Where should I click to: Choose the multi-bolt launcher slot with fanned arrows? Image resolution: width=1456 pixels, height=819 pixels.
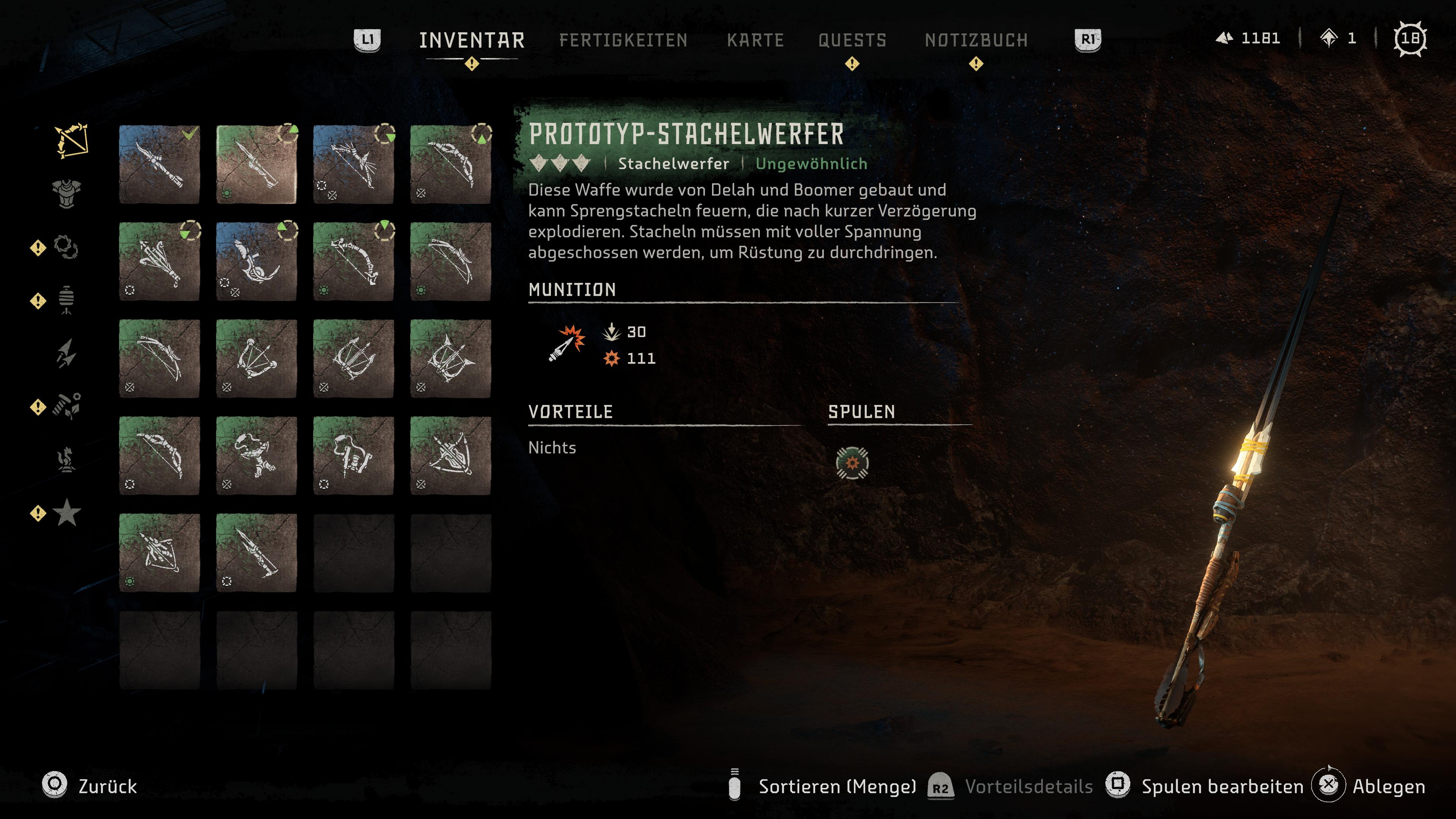click(x=159, y=261)
